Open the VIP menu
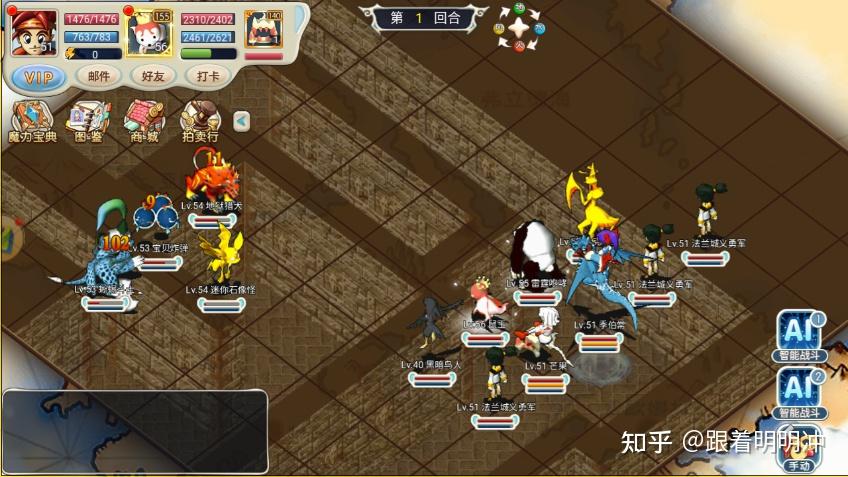Screen dimensions: 848x477 [x=39, y=77]
